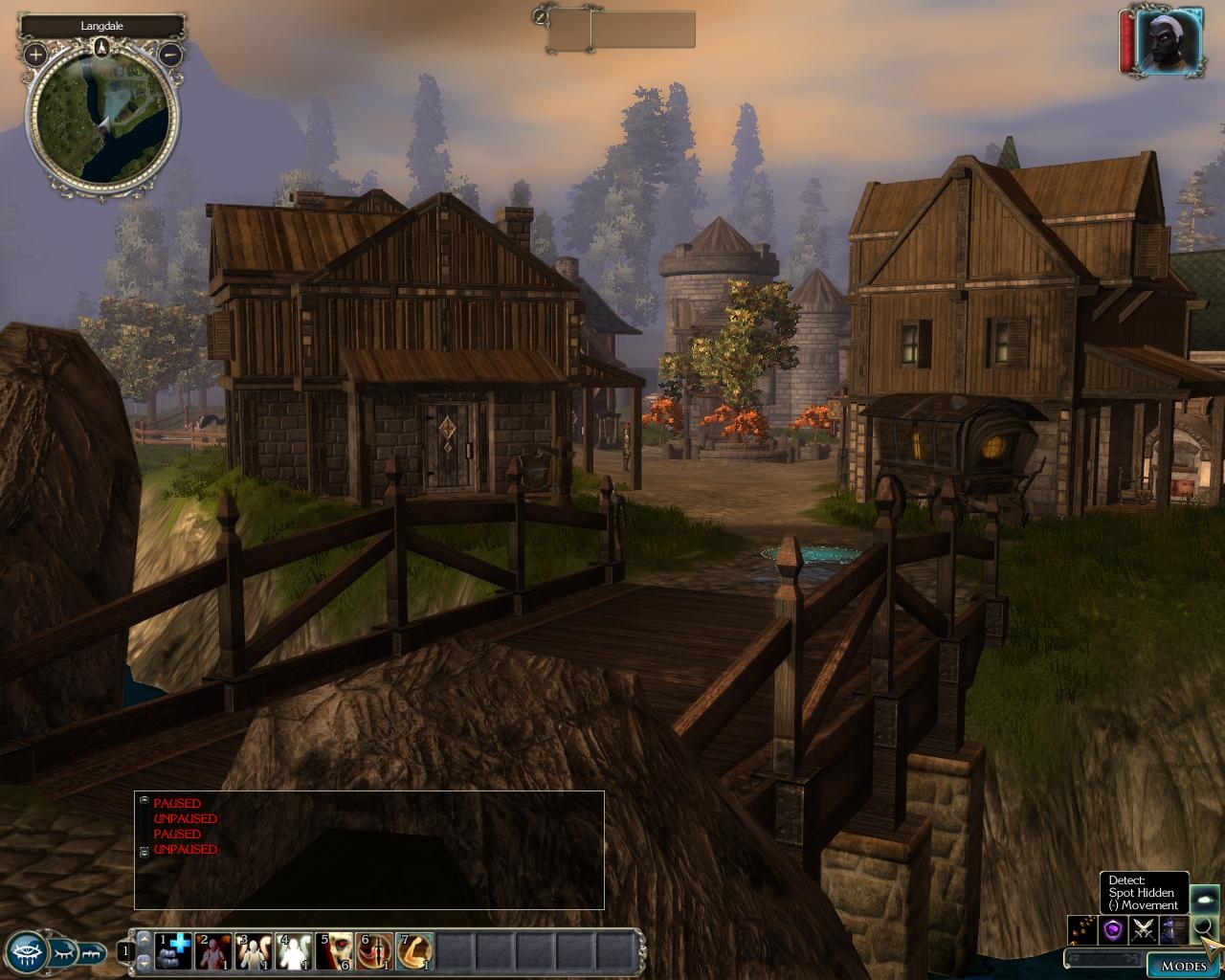Image resolution: width=1225 pixels, height=980 pixels.
Task: Activate the crossed swords combat mode
Action: 1142,928
